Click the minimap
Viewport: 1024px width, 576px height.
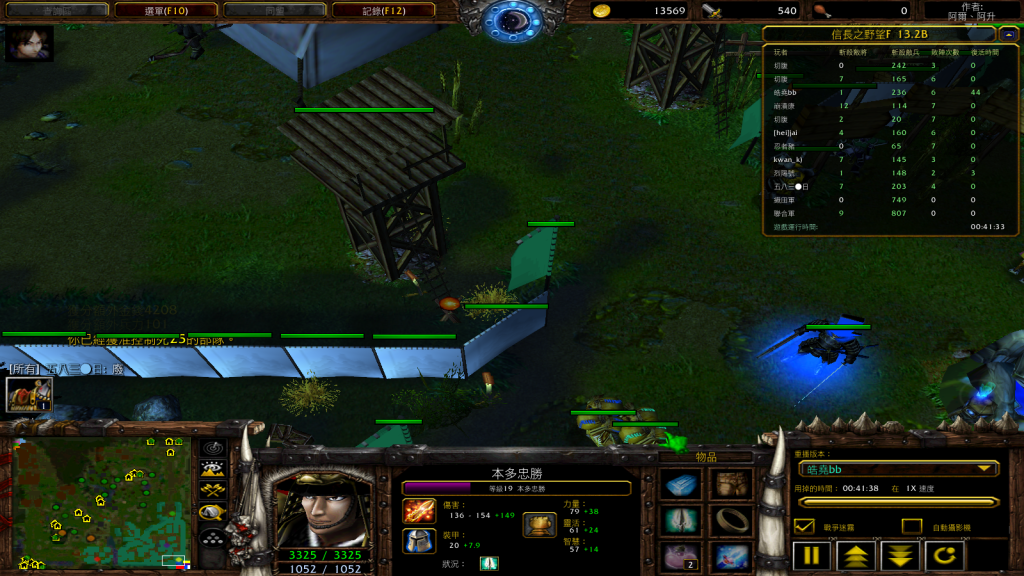[x=100, y=502]
